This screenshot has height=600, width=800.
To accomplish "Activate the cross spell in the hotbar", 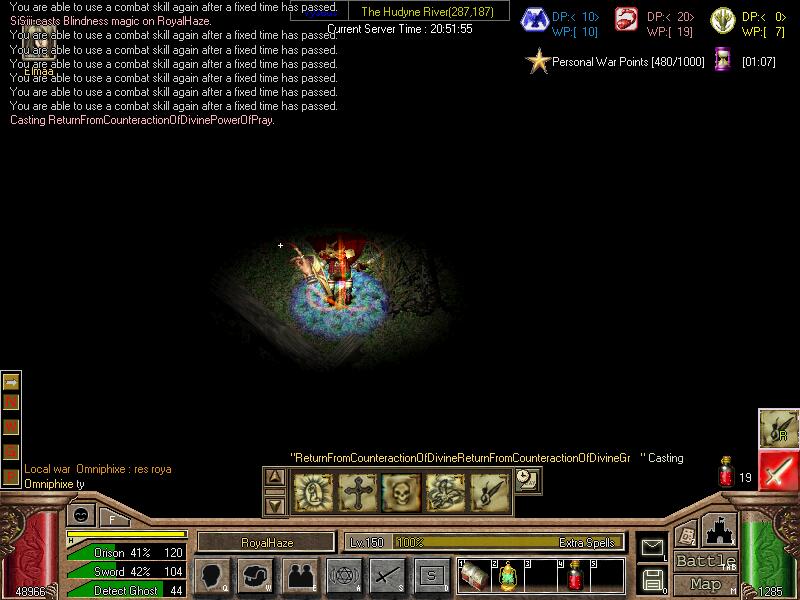I will tap(357, 491).
